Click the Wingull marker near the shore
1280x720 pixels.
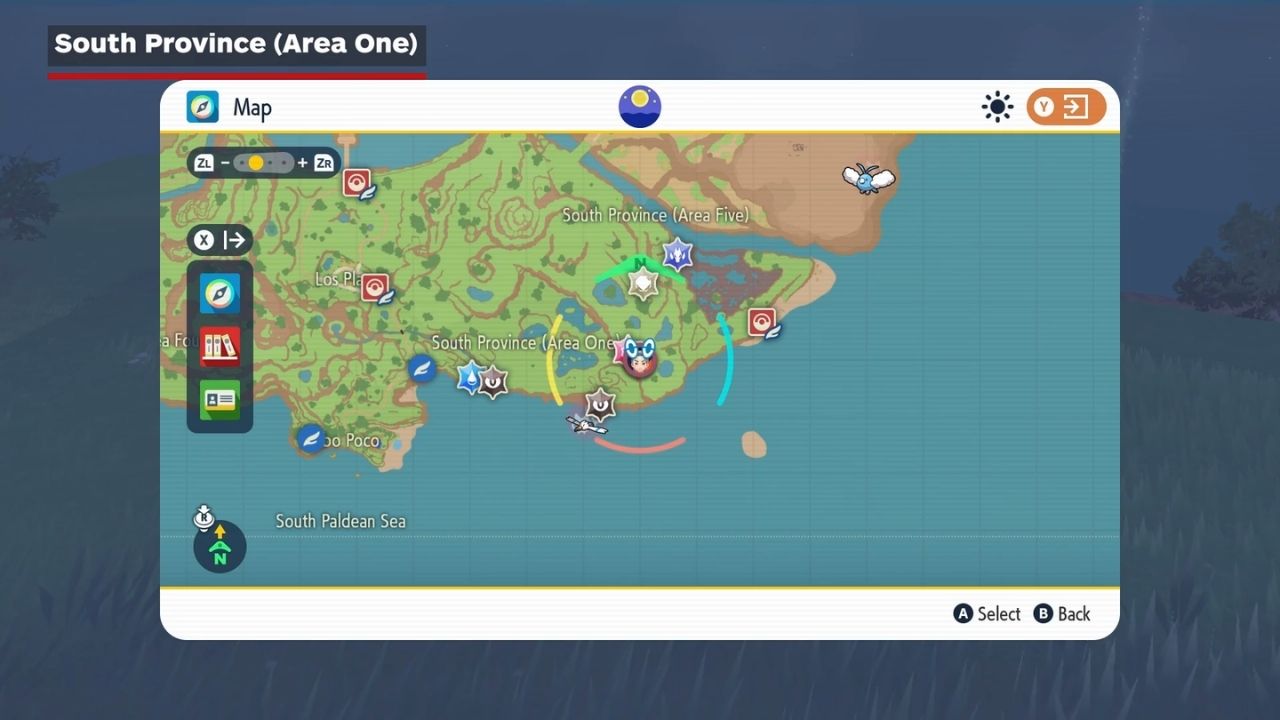point(584,423)
